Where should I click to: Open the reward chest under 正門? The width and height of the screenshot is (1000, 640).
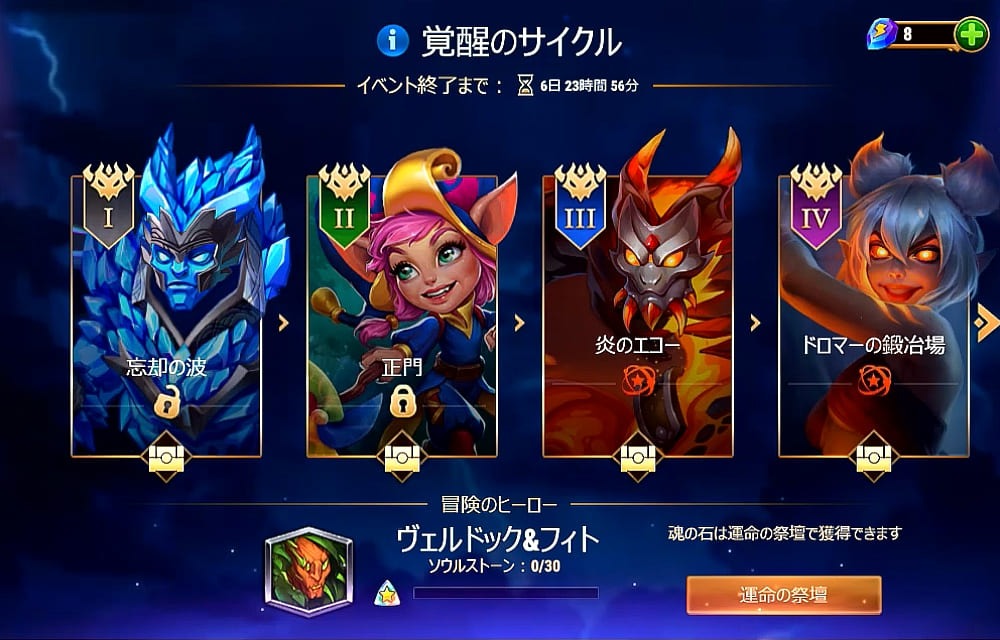click(x=402, y=458)
